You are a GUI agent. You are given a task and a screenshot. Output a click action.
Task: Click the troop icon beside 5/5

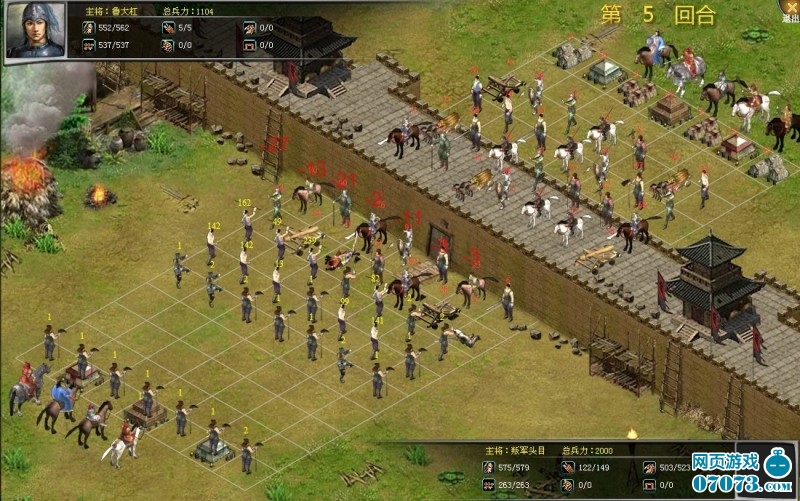pos(169,28)
